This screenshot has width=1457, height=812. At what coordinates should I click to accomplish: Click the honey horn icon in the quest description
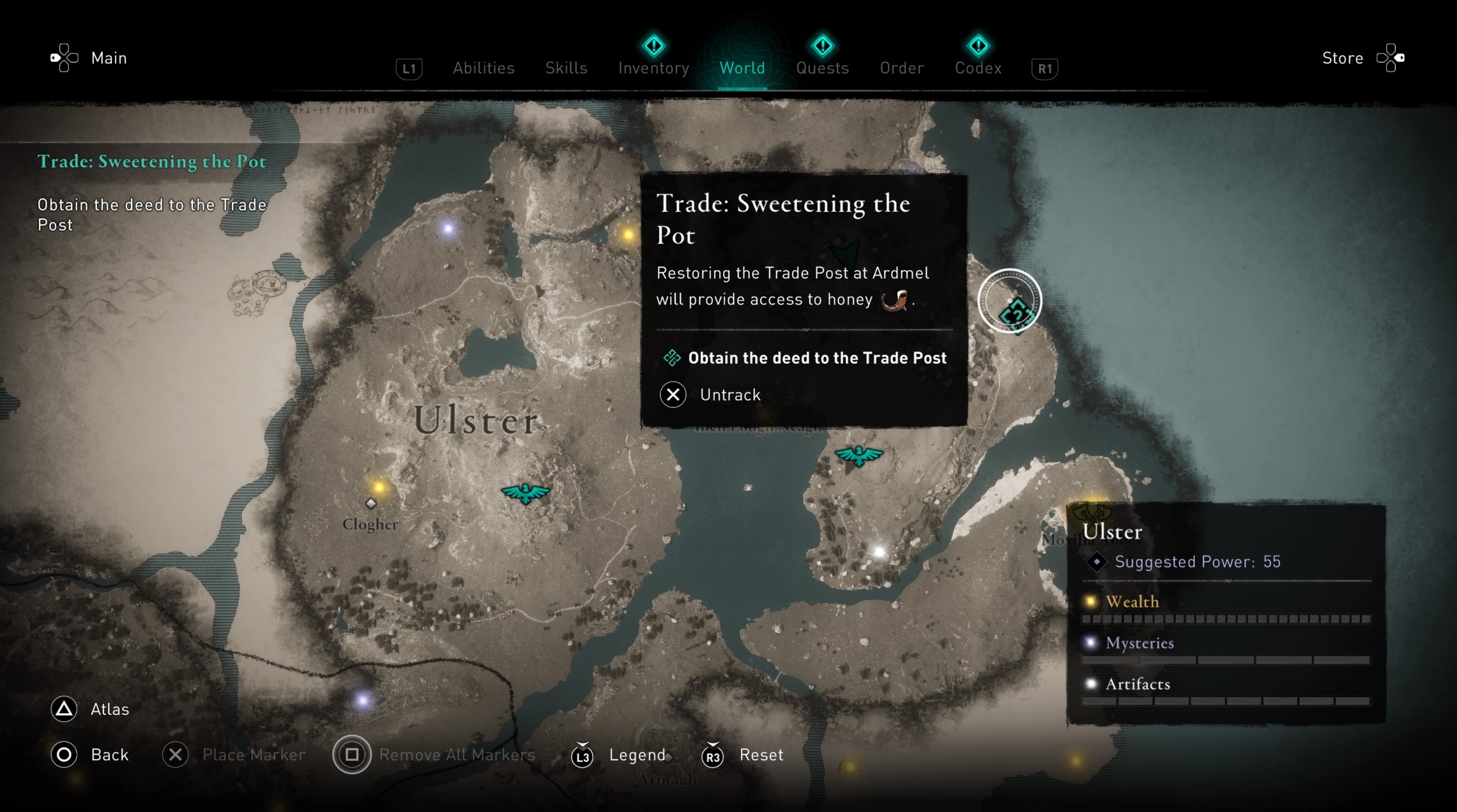tap(885, 301)
